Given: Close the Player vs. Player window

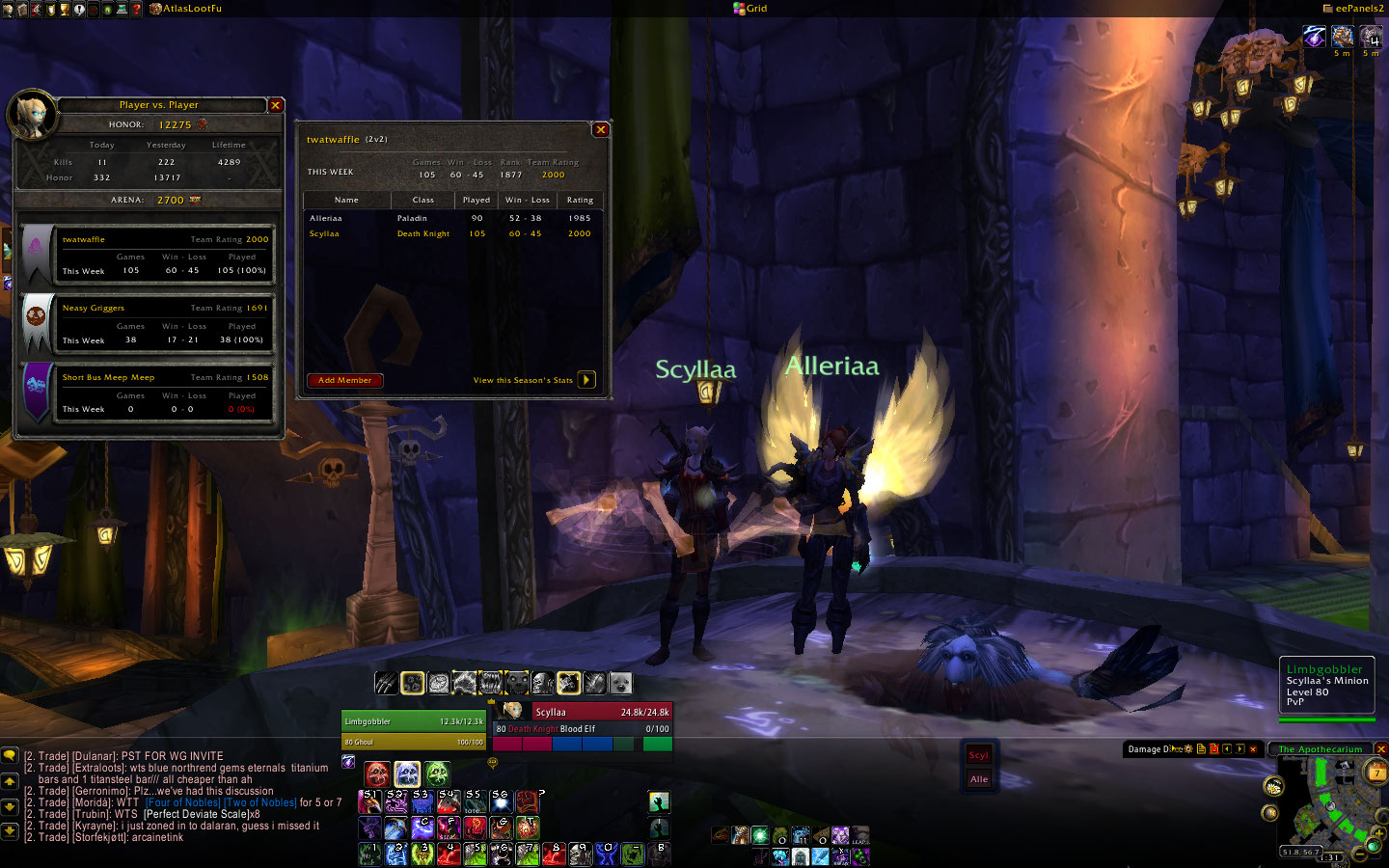Looking at the screenshot, I should click(276, 105).
